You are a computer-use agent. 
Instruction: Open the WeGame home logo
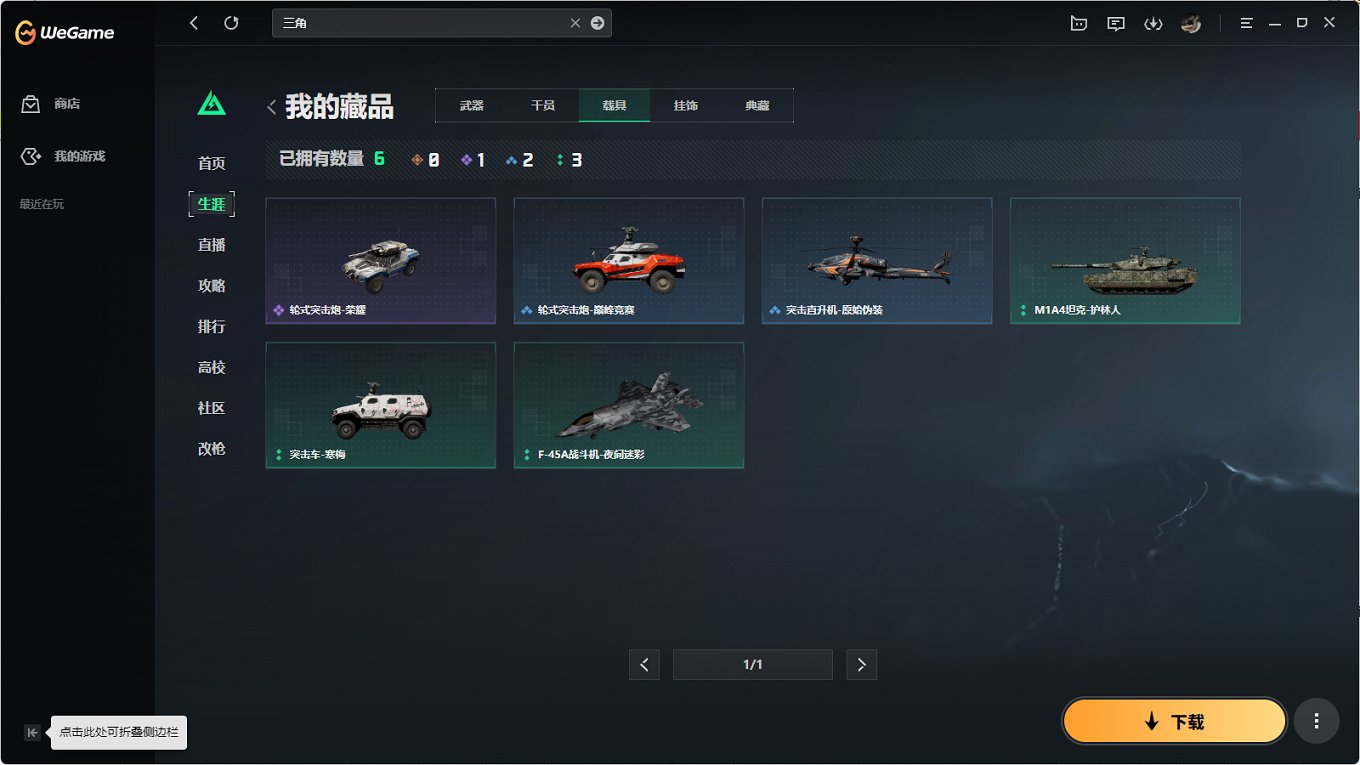click(65, 31)
